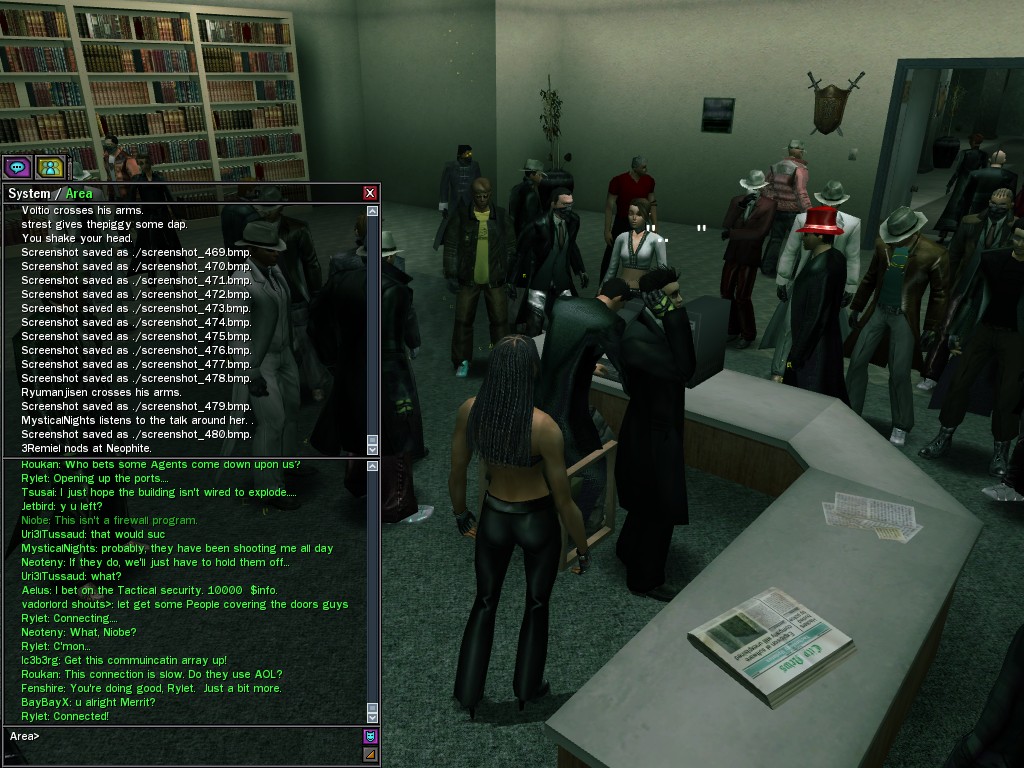Click the Area chat scroll-down arrow
Screen dimensions: 1024x768
(373, 716)
